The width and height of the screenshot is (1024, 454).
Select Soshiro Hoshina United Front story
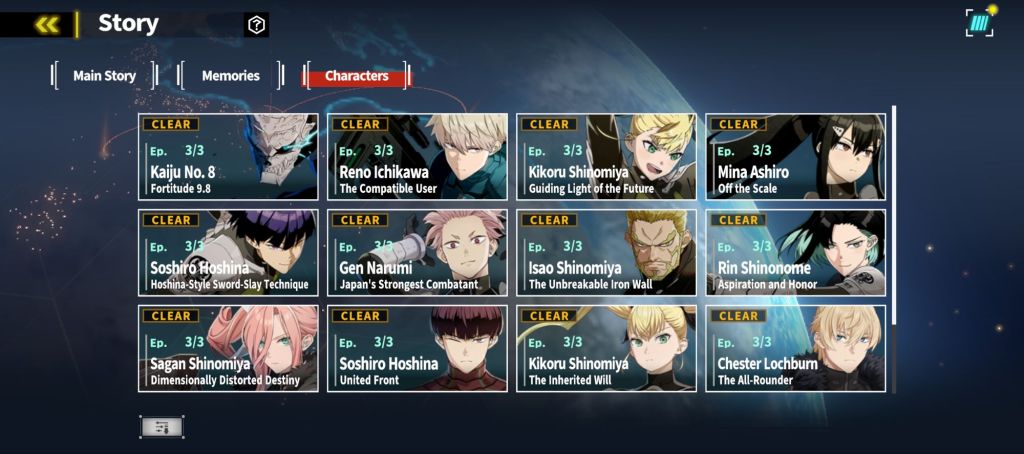click(417, 348)
